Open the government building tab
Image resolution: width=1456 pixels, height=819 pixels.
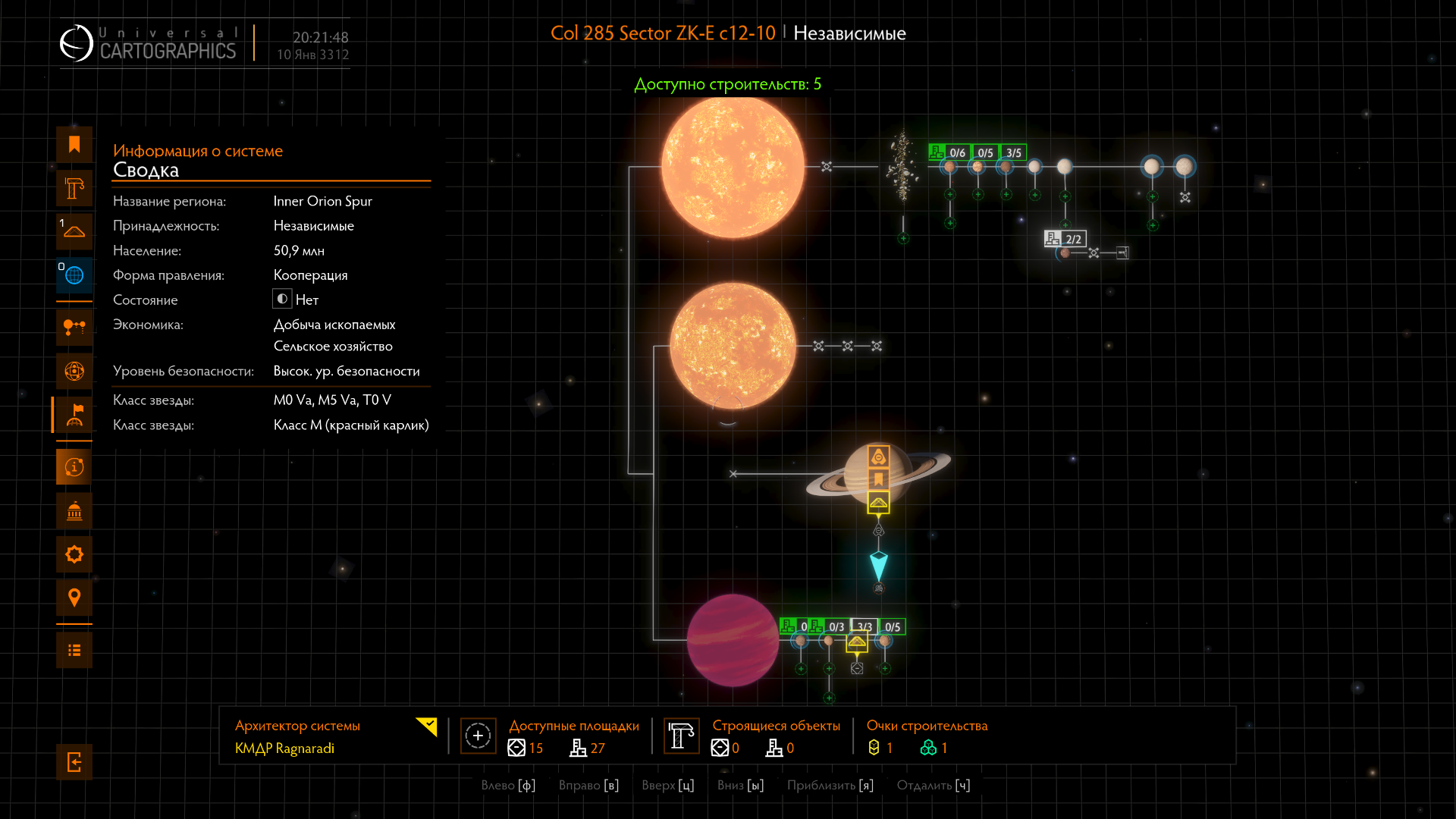pos(74,511)
